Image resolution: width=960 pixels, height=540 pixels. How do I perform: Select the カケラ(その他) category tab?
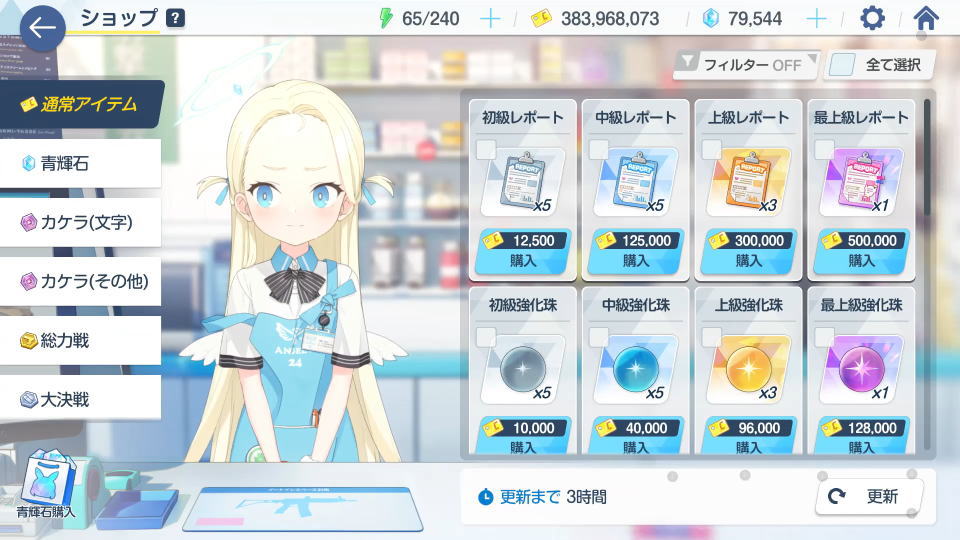pos(80,281)
